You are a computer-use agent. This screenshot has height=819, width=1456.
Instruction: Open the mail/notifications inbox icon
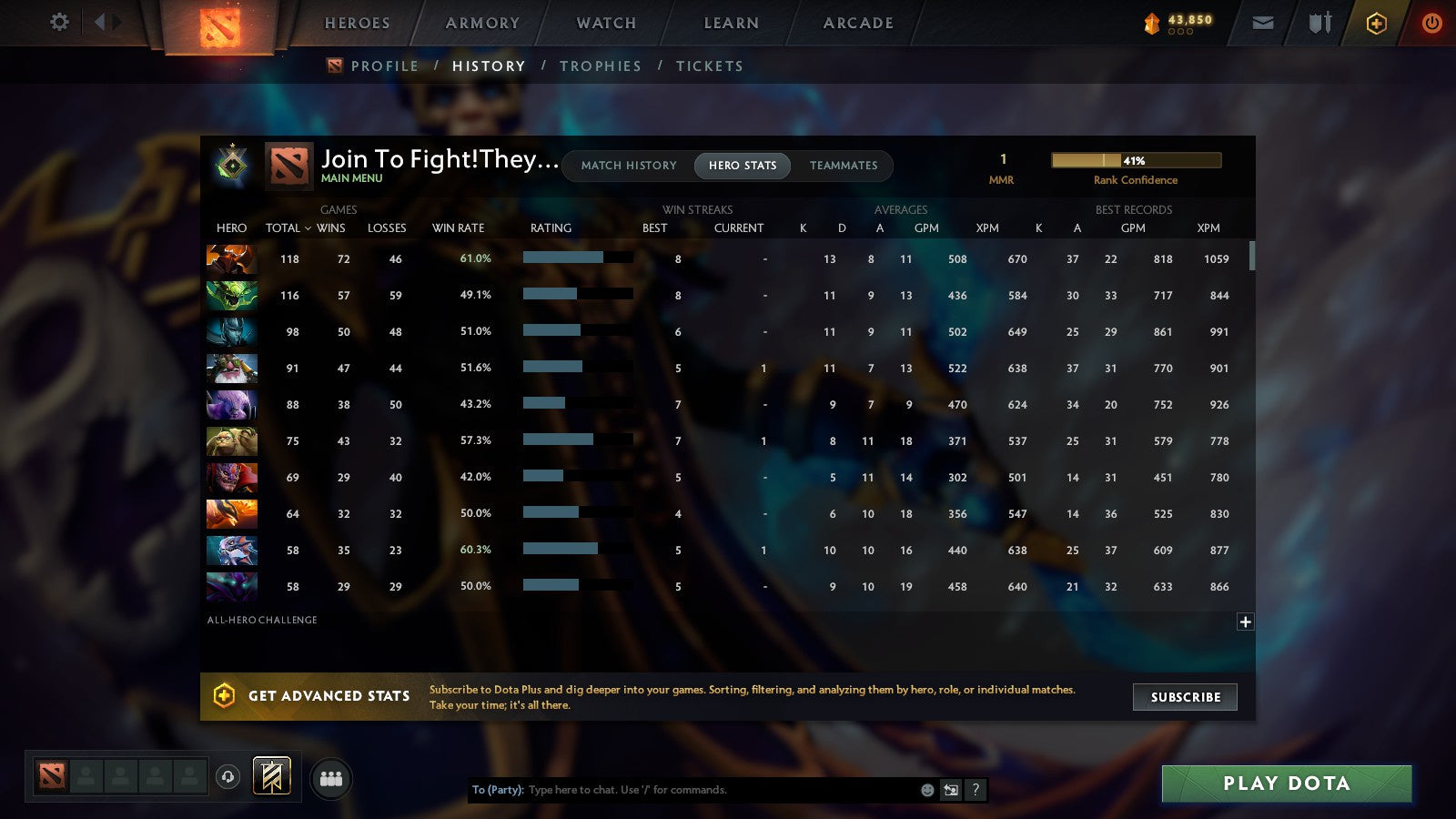tap(1263, 23)
